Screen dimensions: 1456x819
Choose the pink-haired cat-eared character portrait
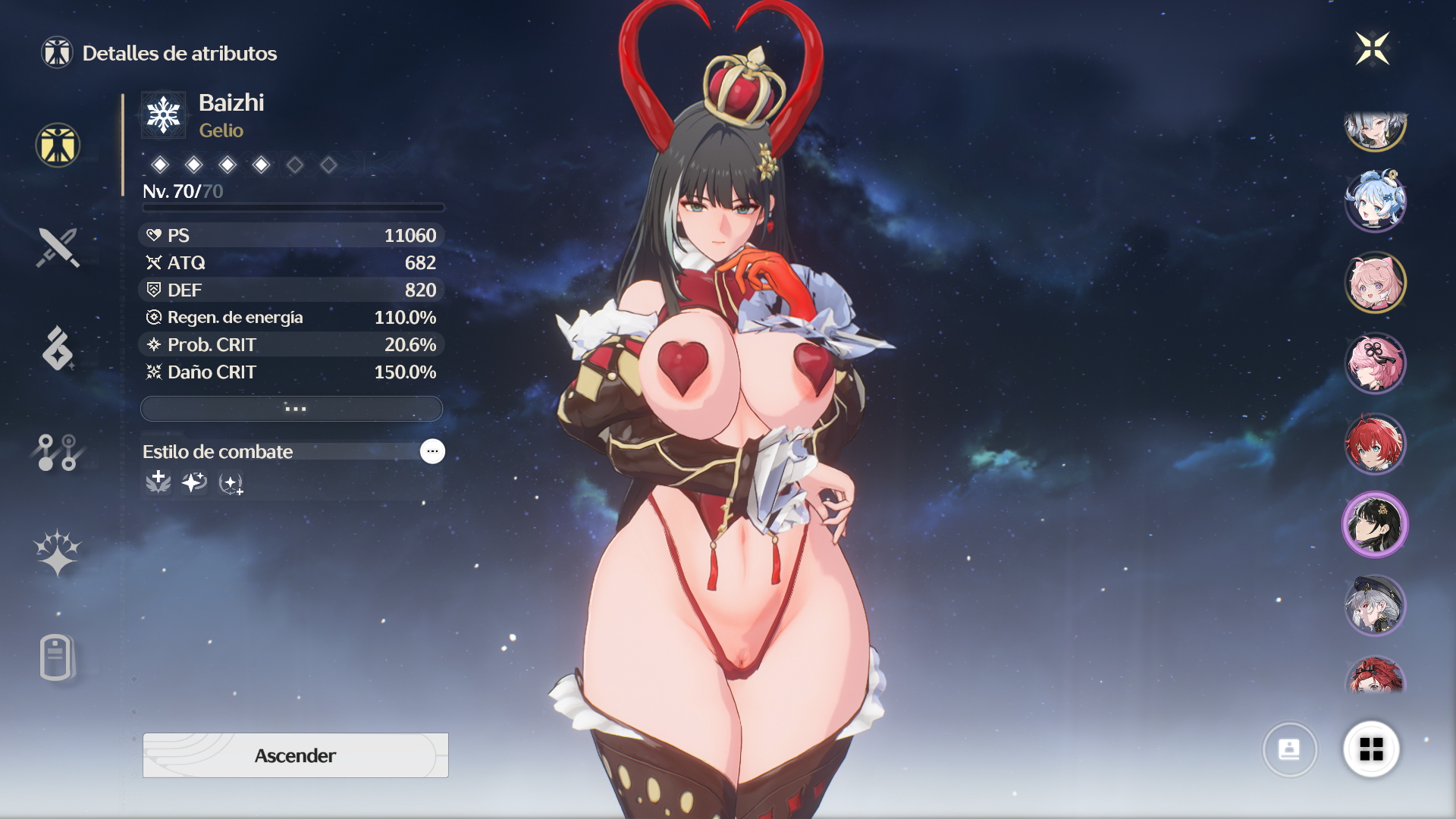1375,283
